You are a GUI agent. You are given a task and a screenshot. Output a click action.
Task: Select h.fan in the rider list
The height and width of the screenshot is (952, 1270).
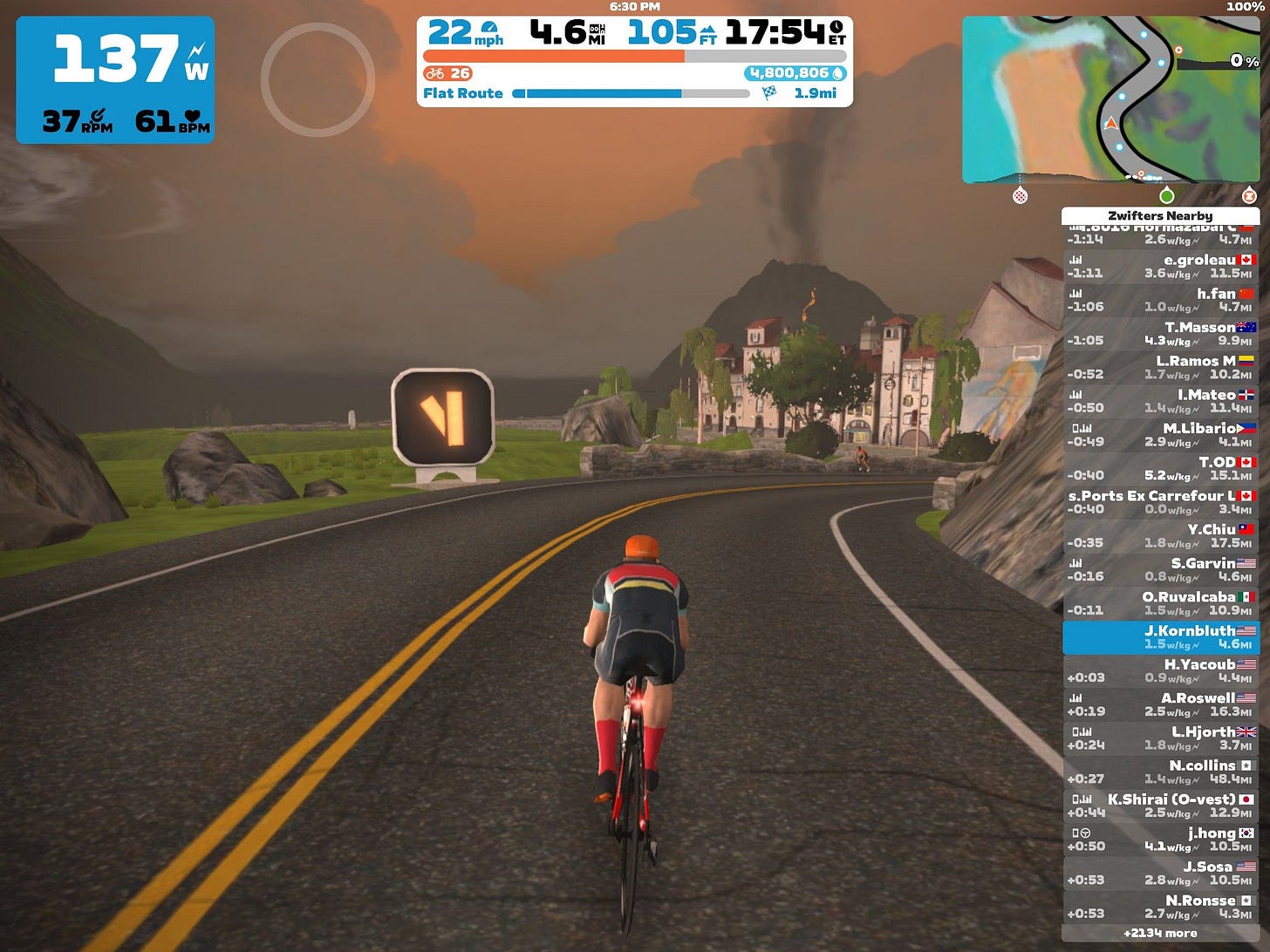(x=1160, y=300)
